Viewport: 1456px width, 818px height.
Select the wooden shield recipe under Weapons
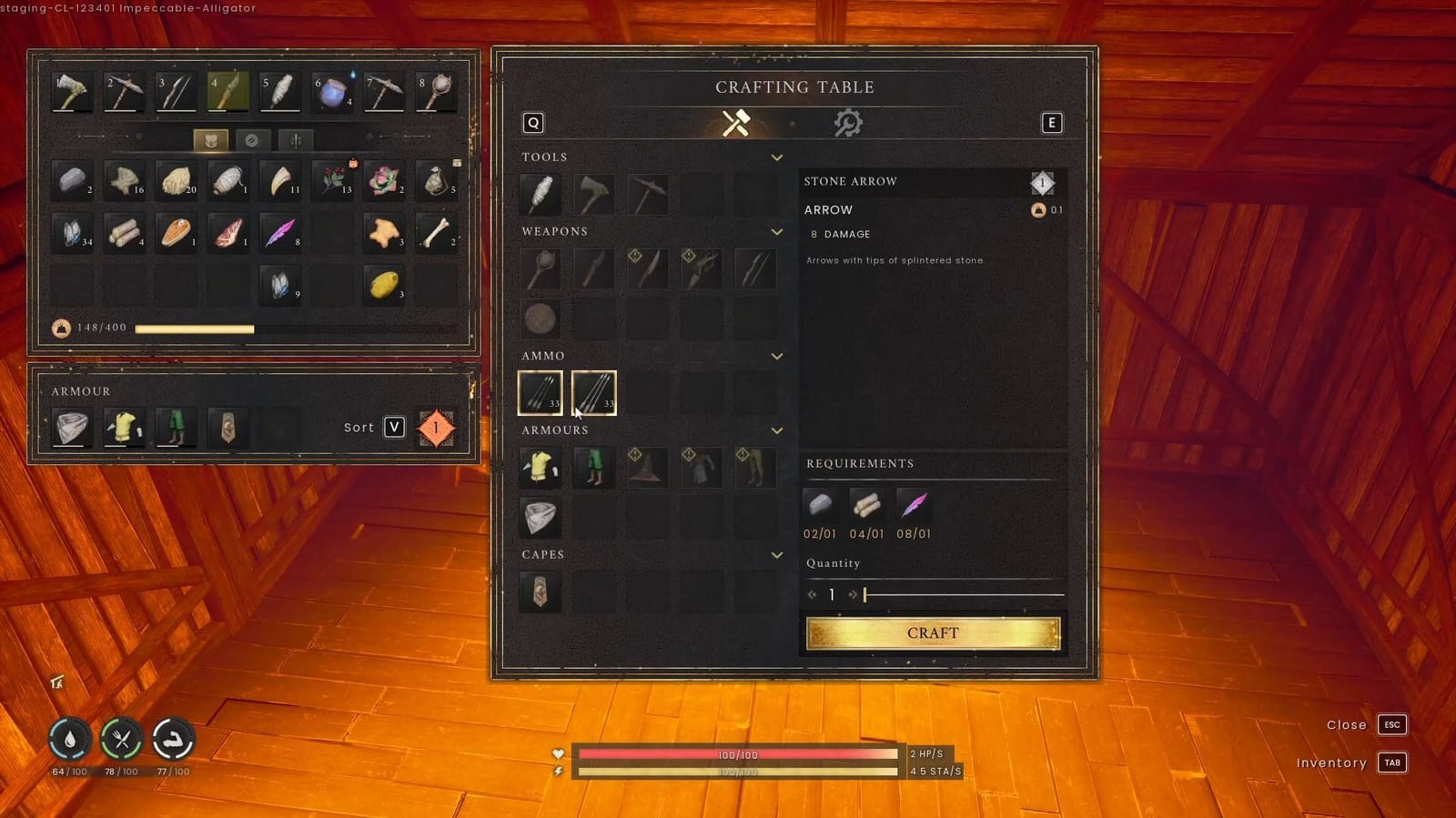(x=540, y=318)
